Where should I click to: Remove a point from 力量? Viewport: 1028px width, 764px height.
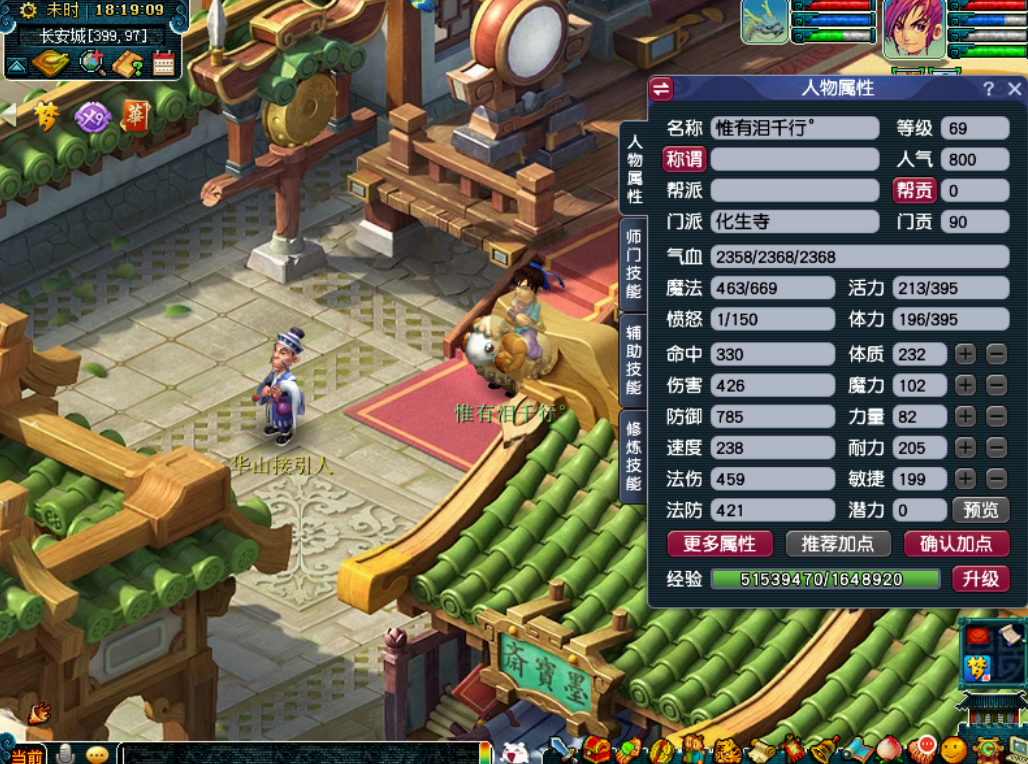tap(996, 416)
